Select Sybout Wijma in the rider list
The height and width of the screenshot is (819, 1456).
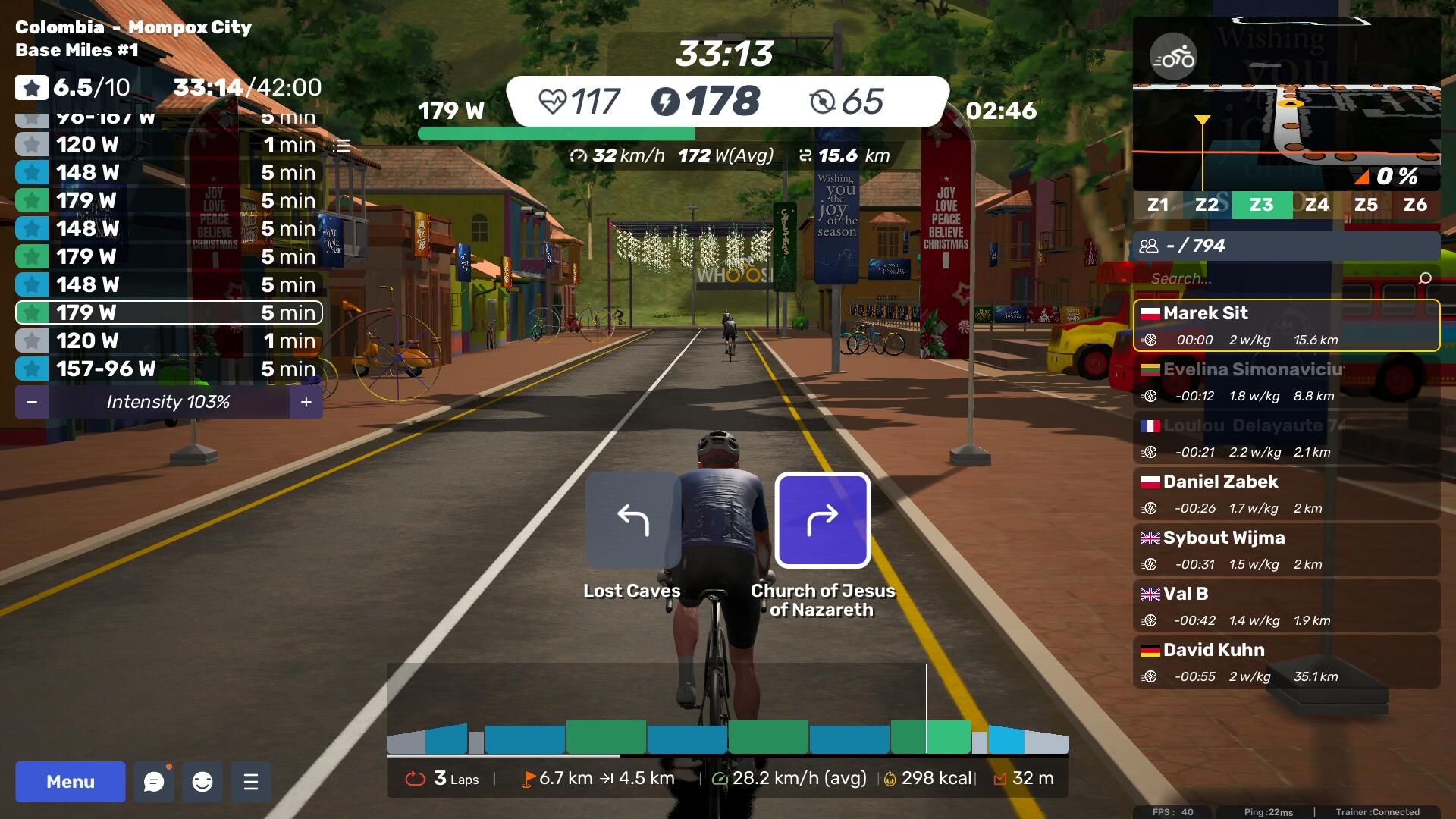click(x=1286, y=551)
